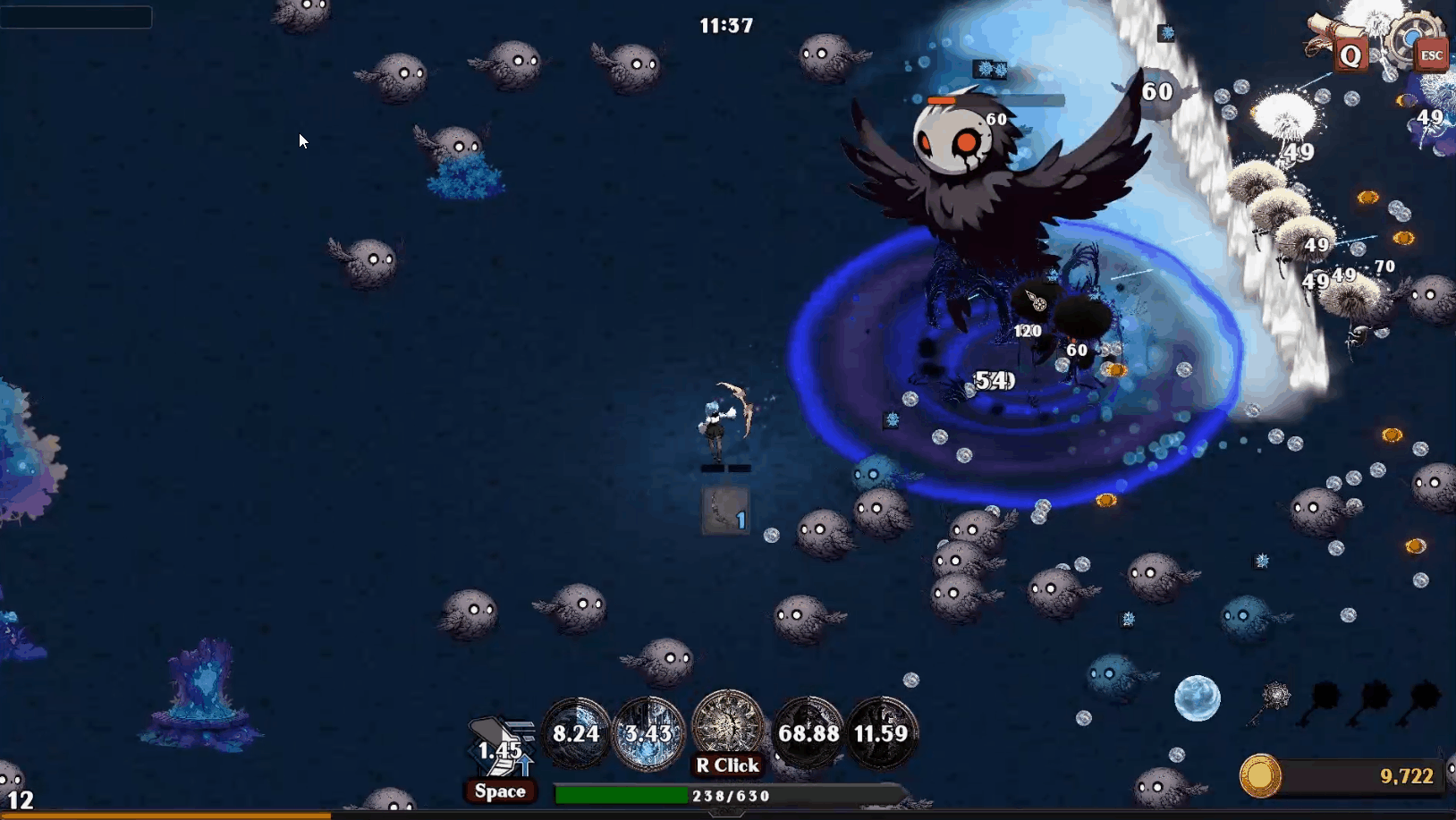Select the icy ability showing 3.43 cooldown

tap(648, 733)
